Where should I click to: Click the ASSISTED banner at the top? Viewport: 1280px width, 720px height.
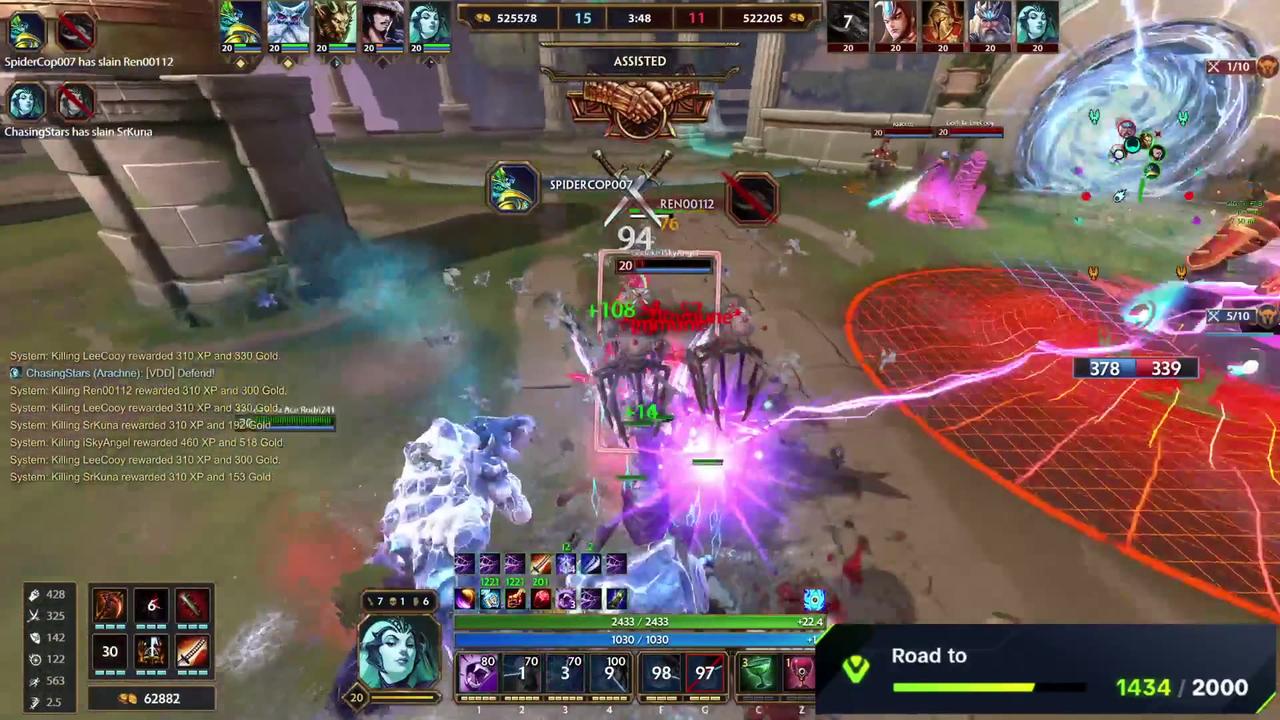click(639, 61)
